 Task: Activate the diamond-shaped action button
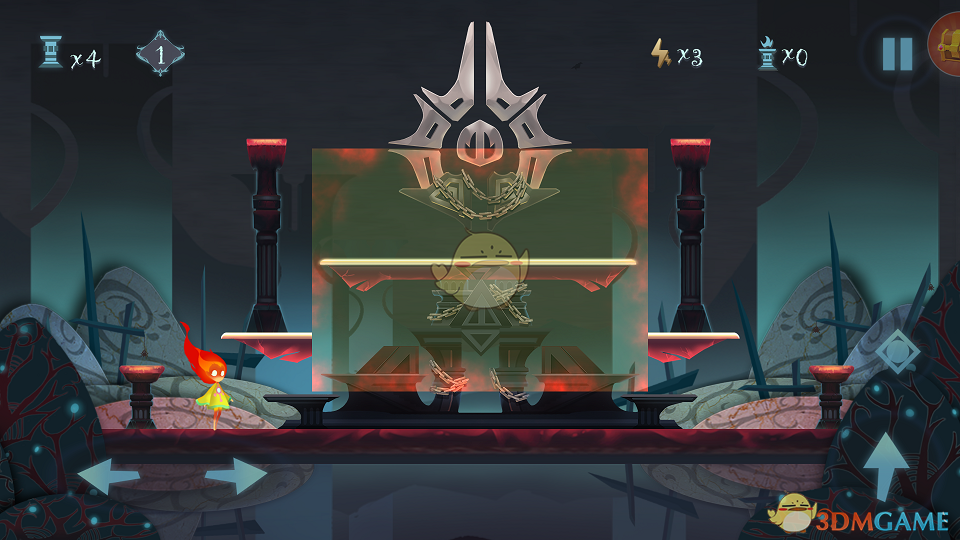point(894,354)
